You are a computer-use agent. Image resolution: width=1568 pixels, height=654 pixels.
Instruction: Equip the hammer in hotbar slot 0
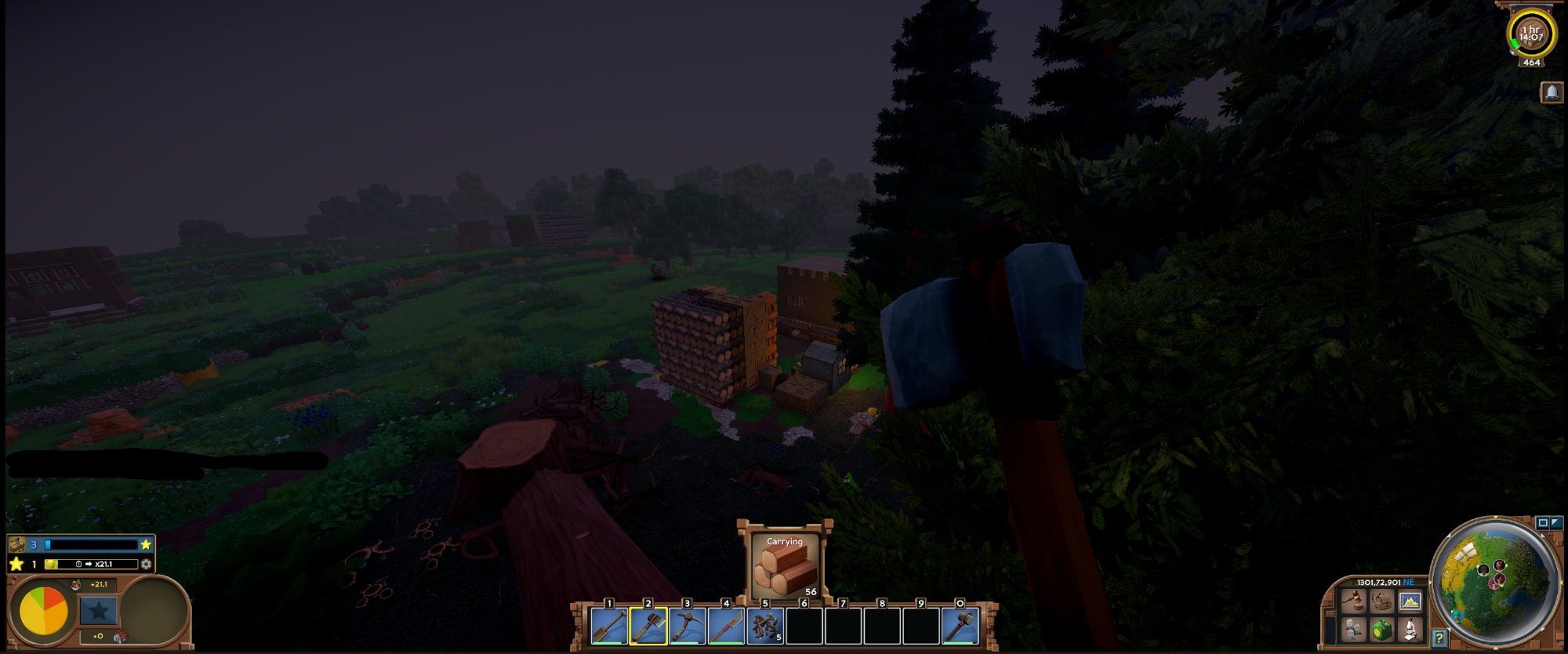960,627
